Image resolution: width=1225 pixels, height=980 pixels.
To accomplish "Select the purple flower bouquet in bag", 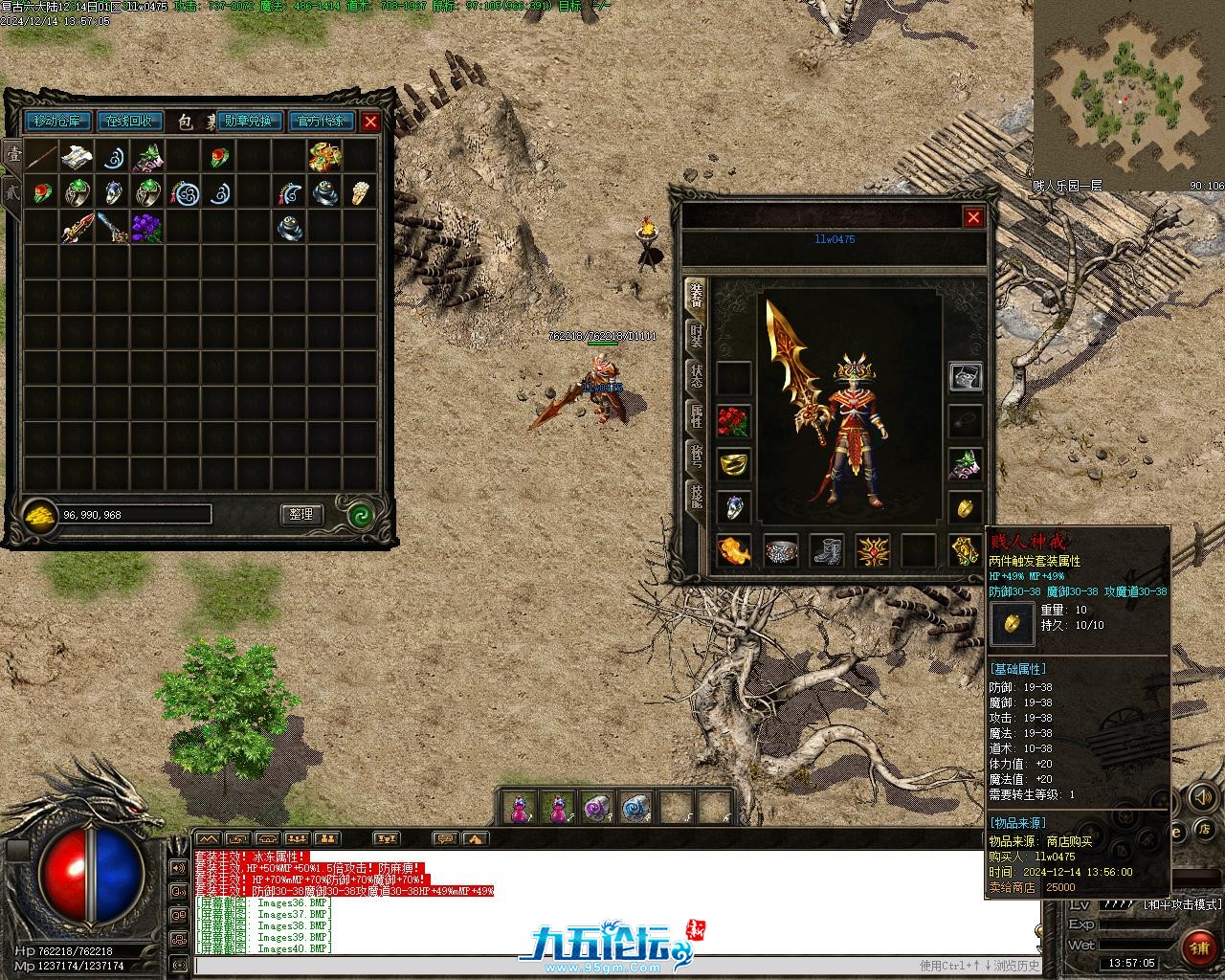I will click(x=146, y=227).
